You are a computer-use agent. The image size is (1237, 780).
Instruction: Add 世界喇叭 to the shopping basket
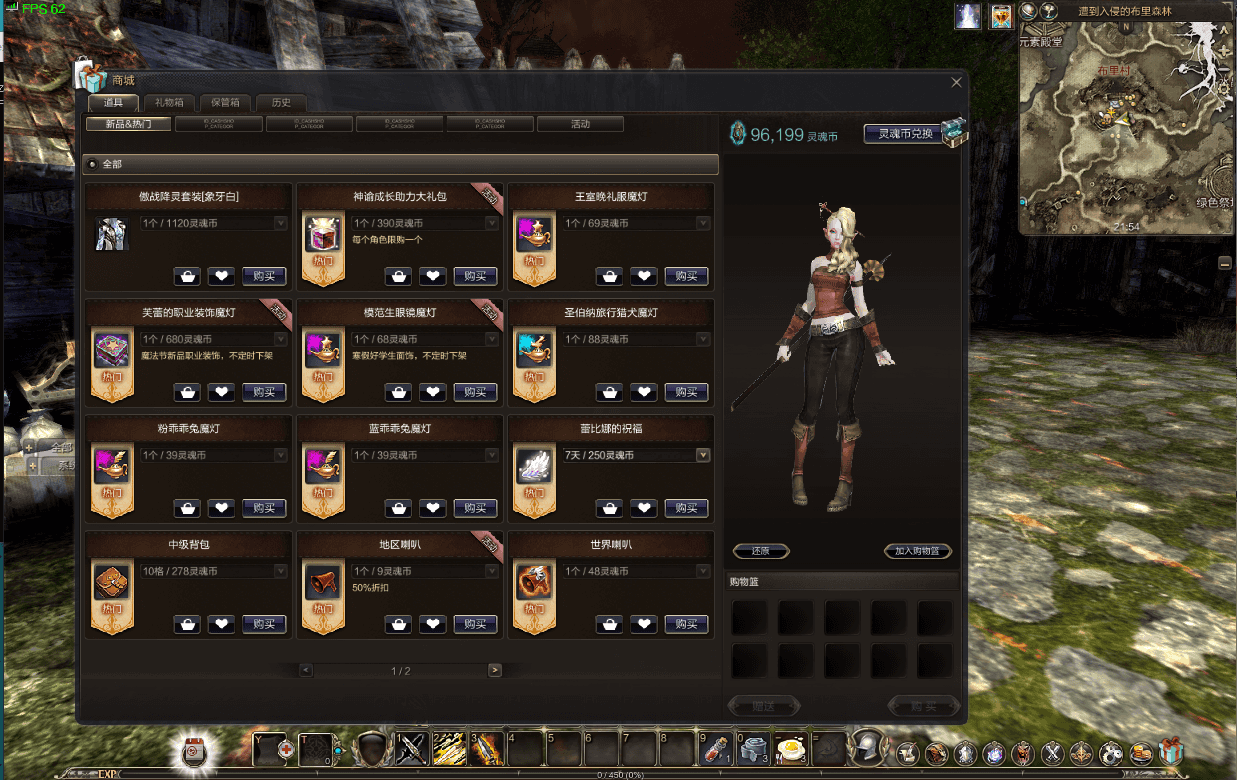(x=609, y=624)
